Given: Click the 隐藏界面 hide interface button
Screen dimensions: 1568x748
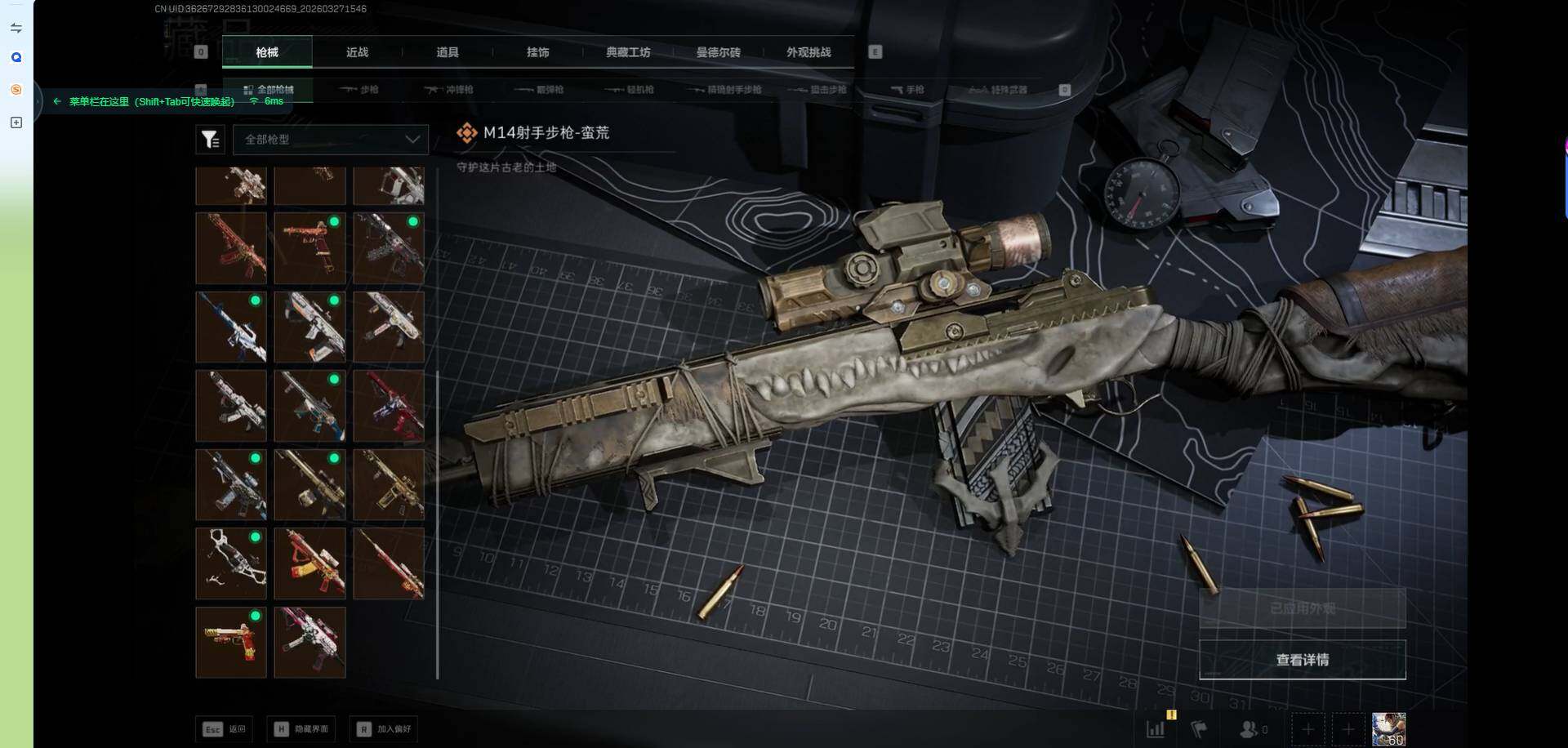Looking at the screenshot, I should click(302, 729).
